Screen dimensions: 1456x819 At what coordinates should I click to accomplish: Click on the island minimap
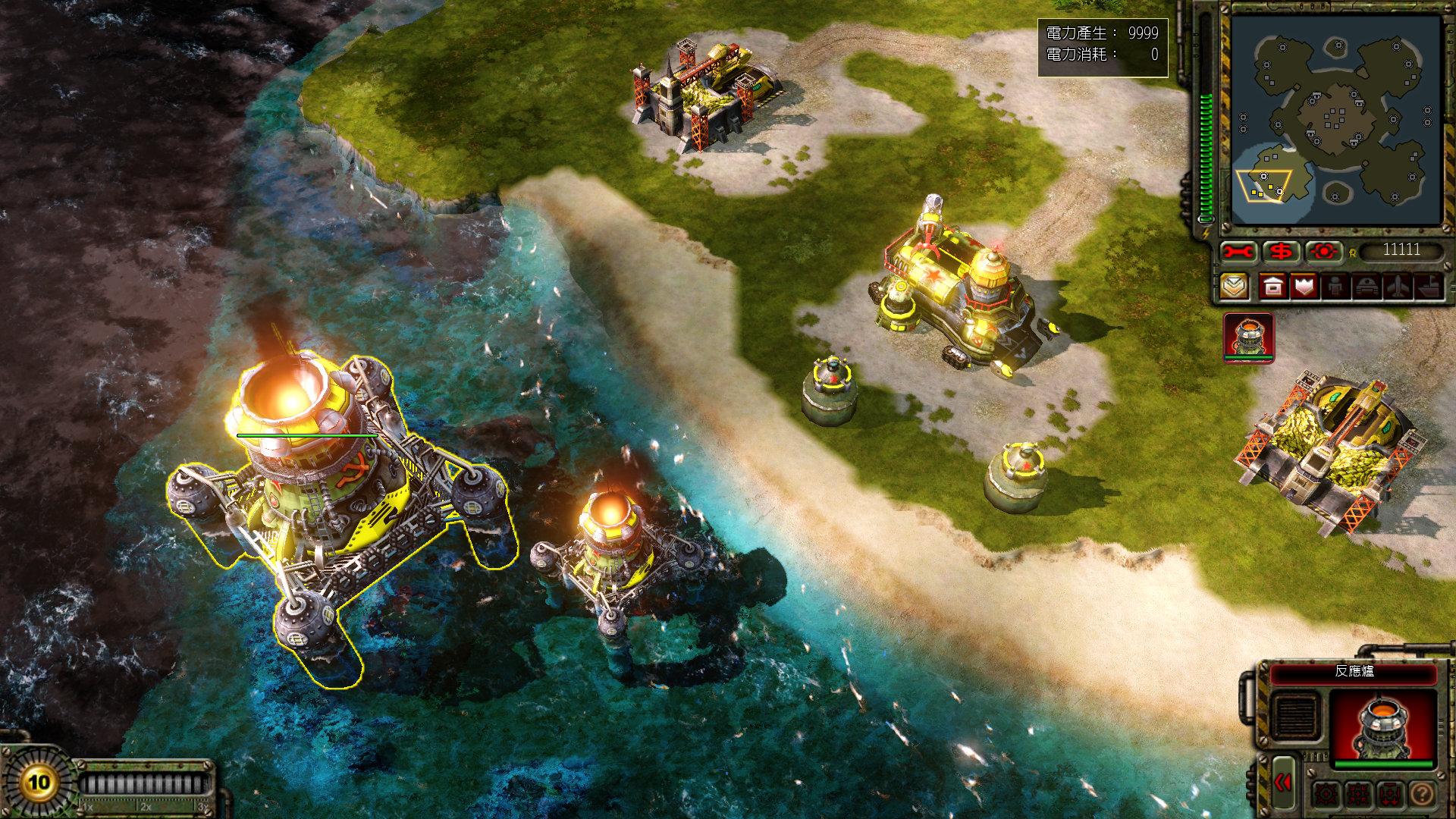[x=1335, y=120]
